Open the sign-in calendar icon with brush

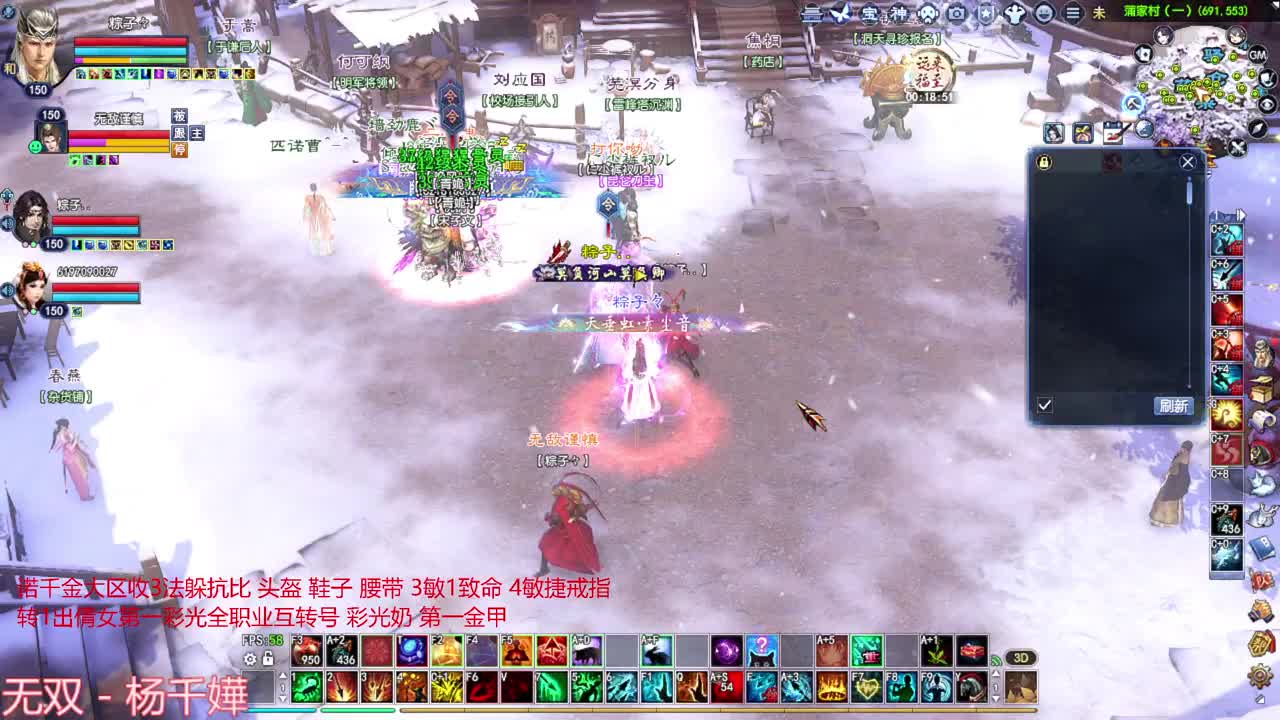[x=1113, y=130]
